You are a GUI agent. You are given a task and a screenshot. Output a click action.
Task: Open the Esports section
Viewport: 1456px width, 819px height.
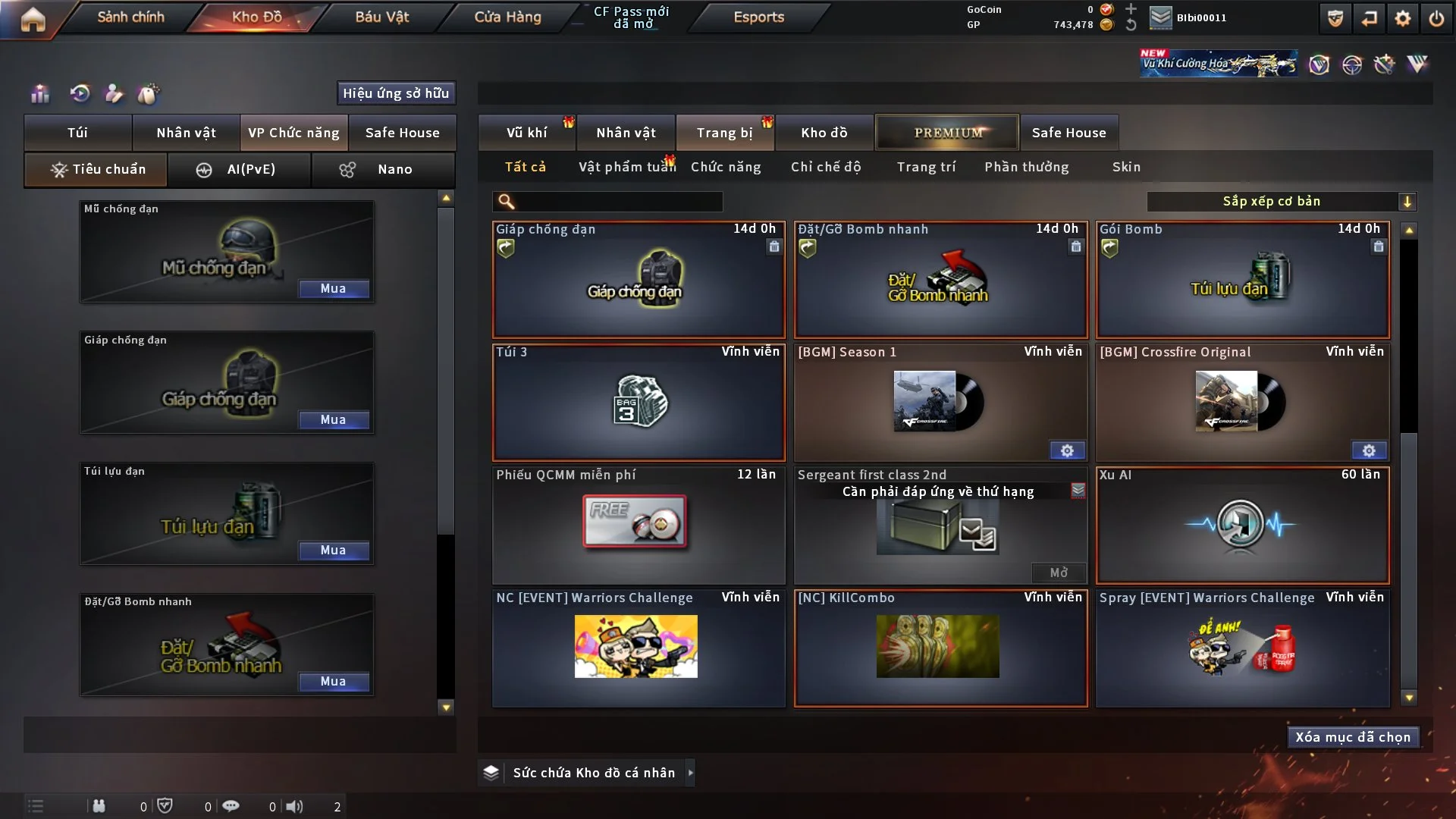pyautogui.click(x=758, y=17)
